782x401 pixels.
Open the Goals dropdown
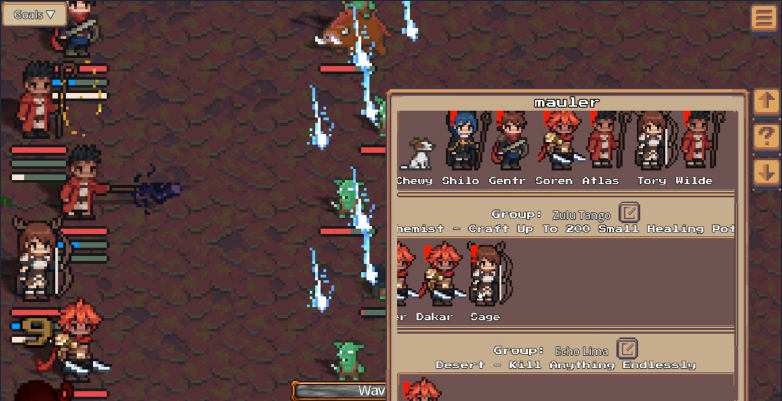(x=34, y=14)
